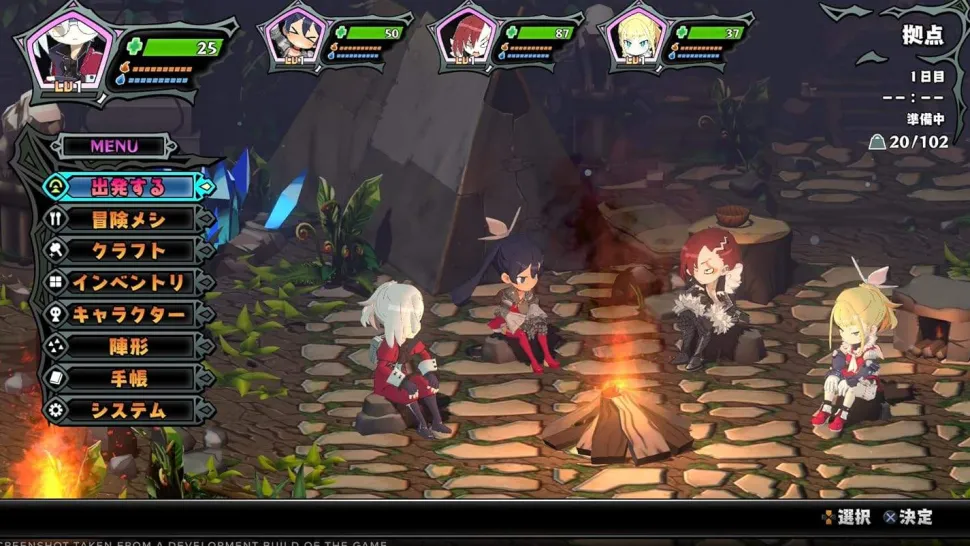Viewport: 970px width, 546px height.
Task: Open the システム system menu
Action: (127, 411)
